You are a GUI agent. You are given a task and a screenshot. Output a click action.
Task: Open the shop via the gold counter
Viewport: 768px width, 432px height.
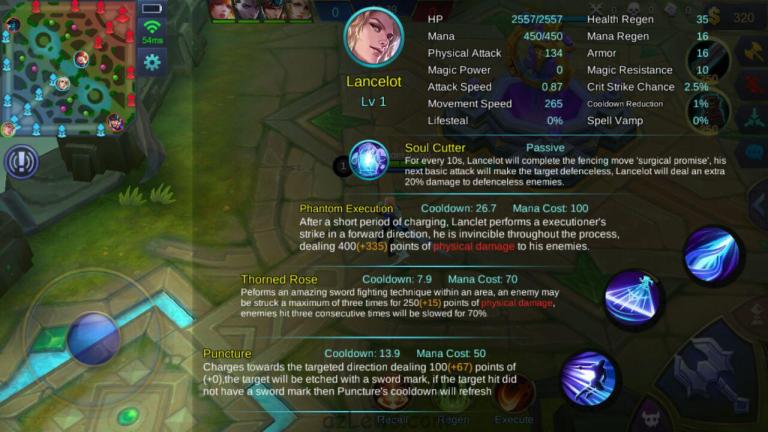738,17
